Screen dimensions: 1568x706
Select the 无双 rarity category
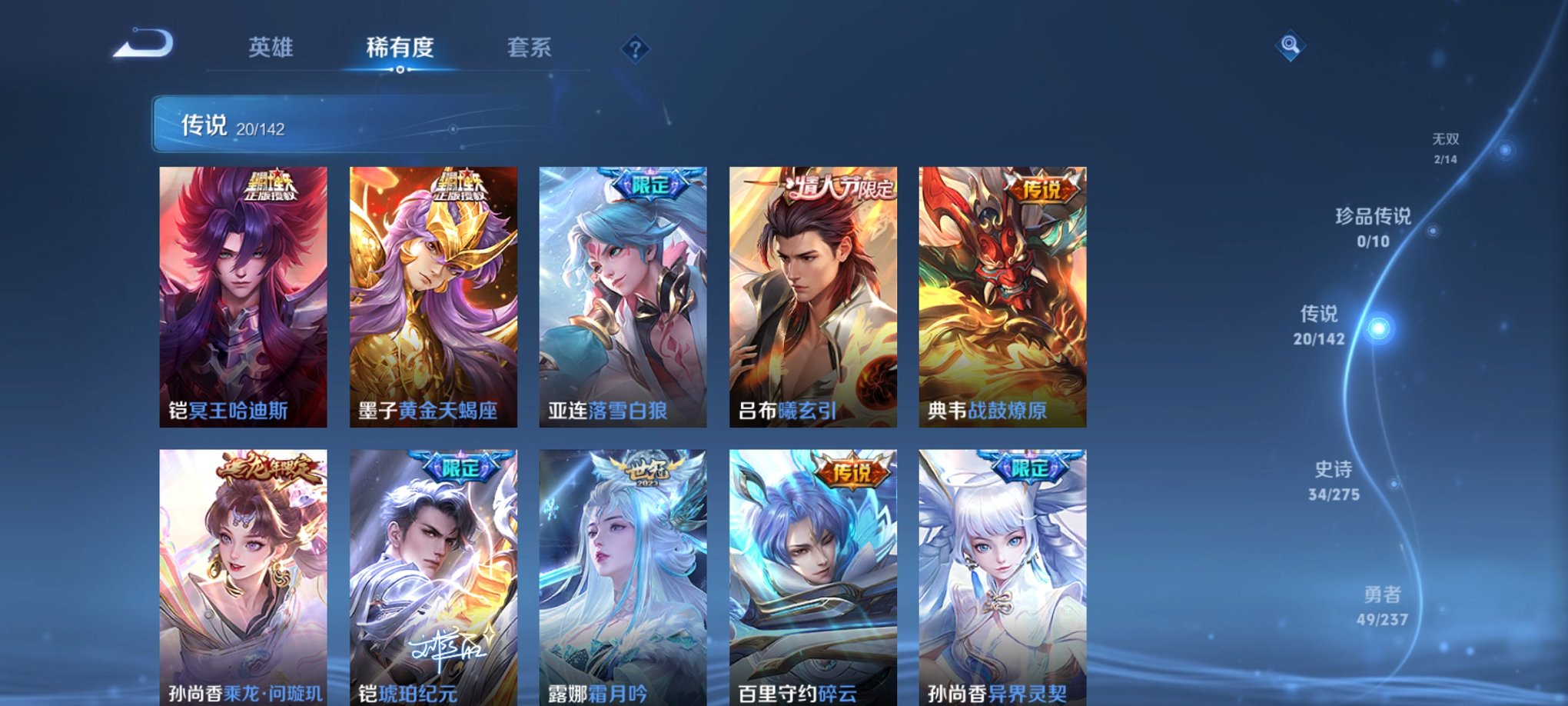1450,142
